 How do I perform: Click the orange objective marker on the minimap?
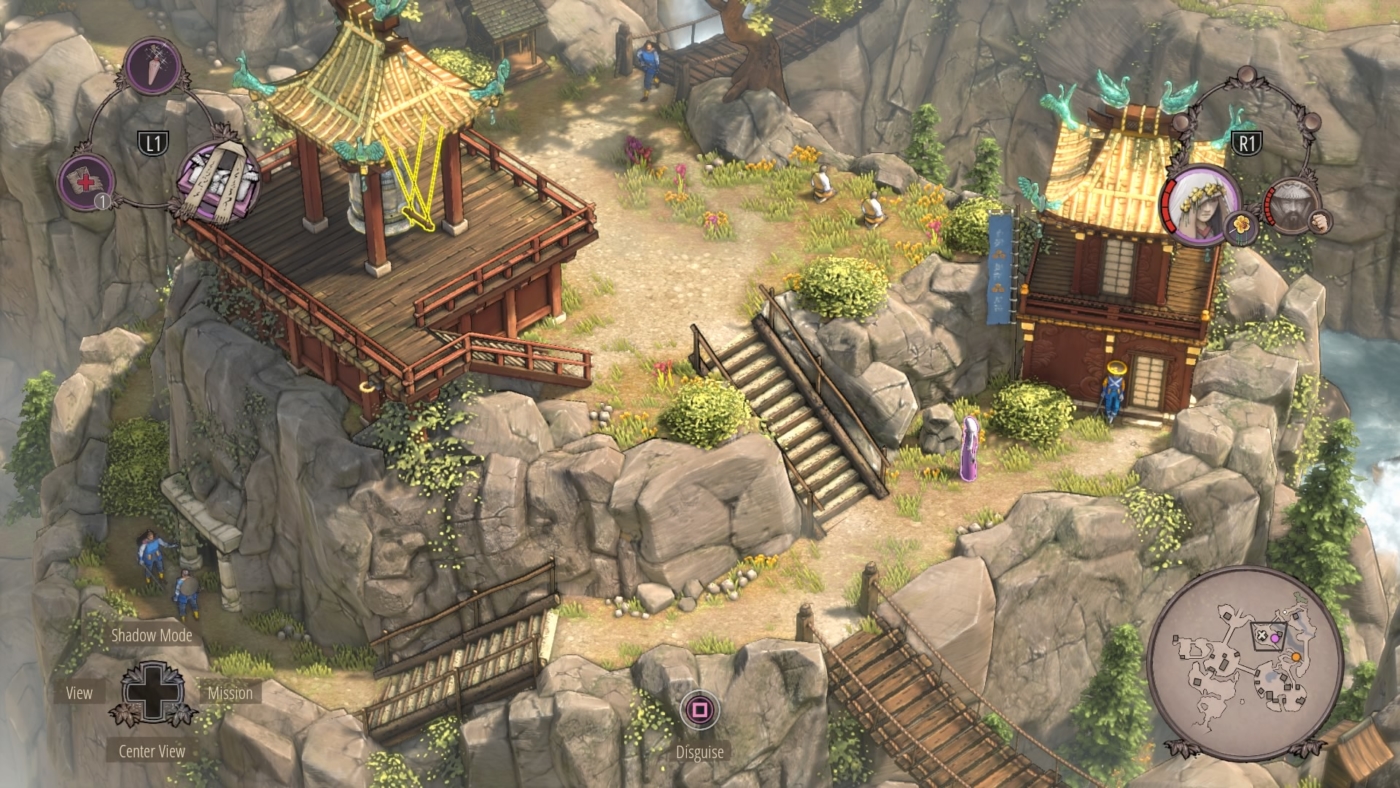tap(1296, 656)
